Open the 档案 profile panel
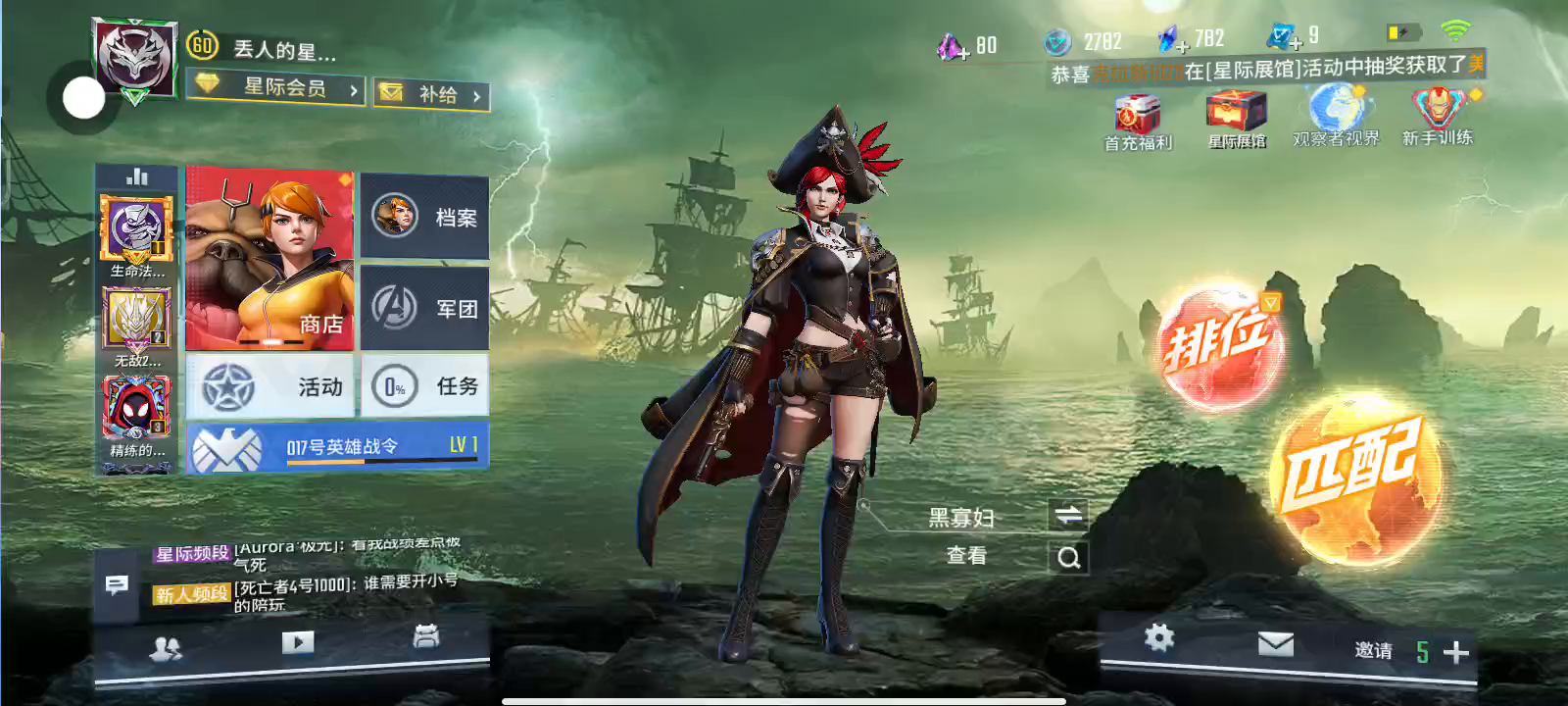This screenshot has width=1568, height=706. coord(425,217)
